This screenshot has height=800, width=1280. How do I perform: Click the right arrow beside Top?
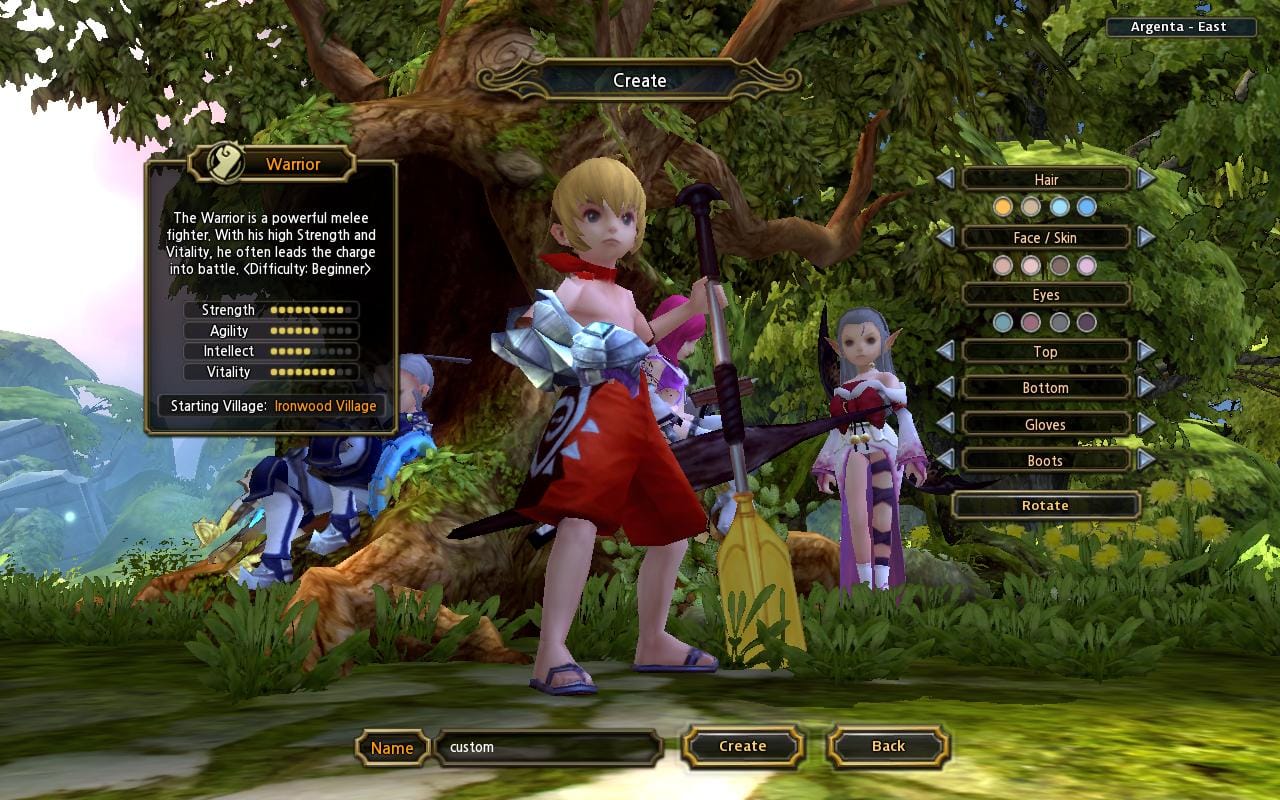pyautogui.click(x=1148, y=351)
